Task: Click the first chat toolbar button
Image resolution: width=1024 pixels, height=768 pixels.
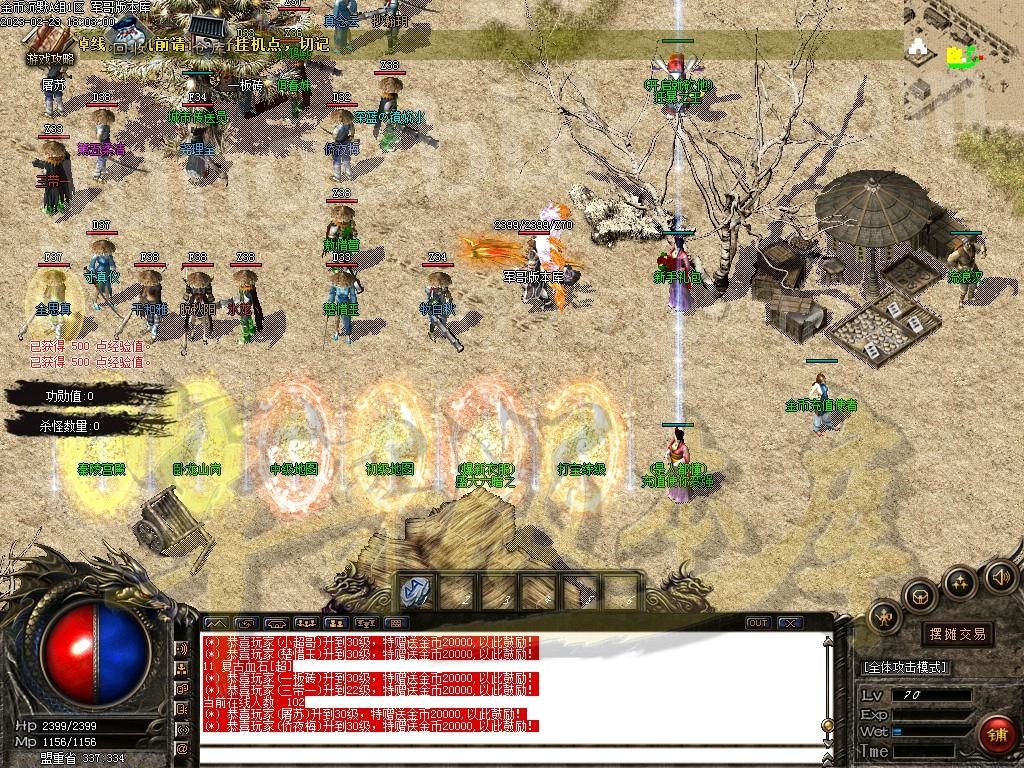Action: [x=215, y=623]
